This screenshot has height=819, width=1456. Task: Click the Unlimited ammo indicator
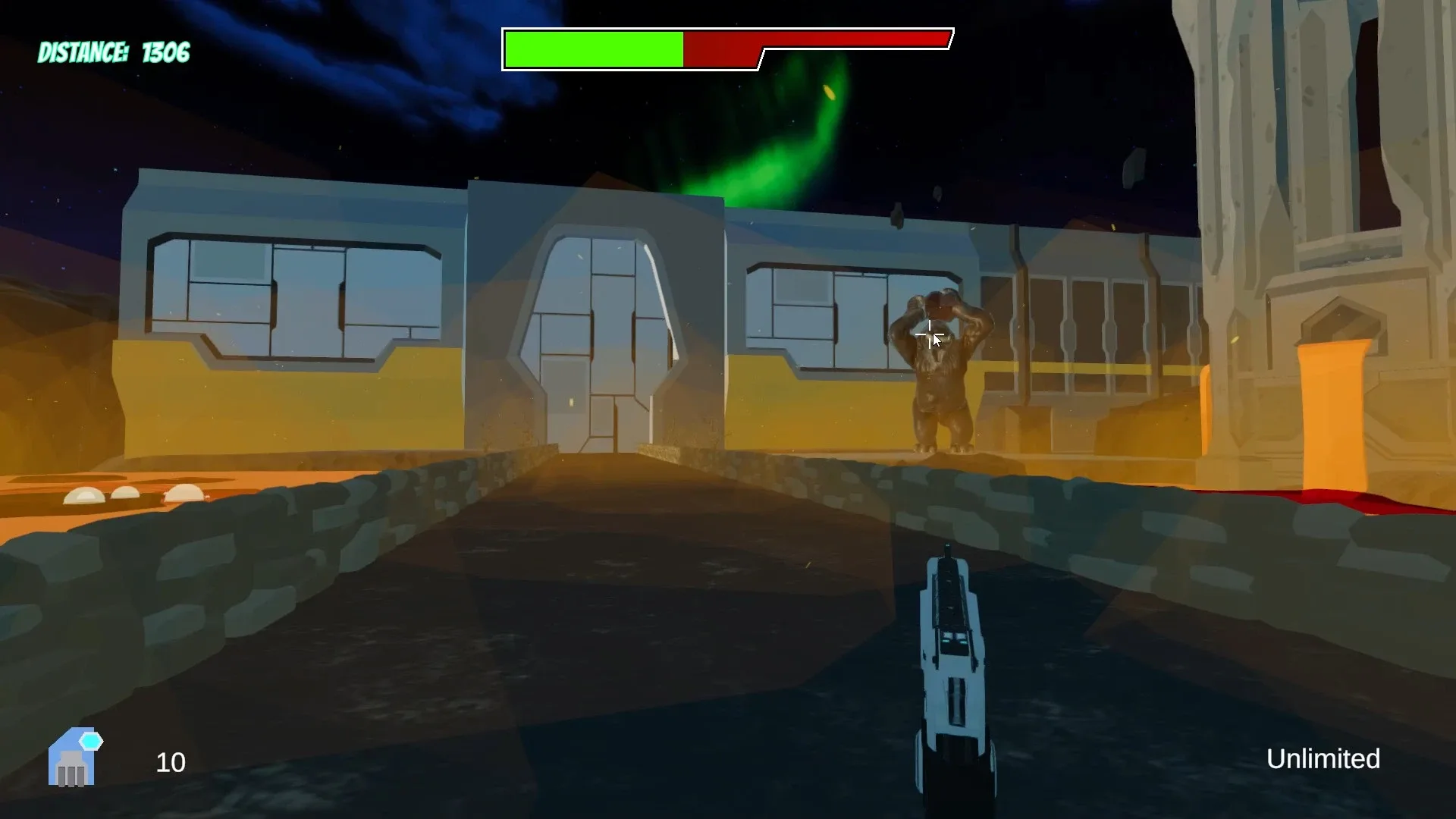1323,759
